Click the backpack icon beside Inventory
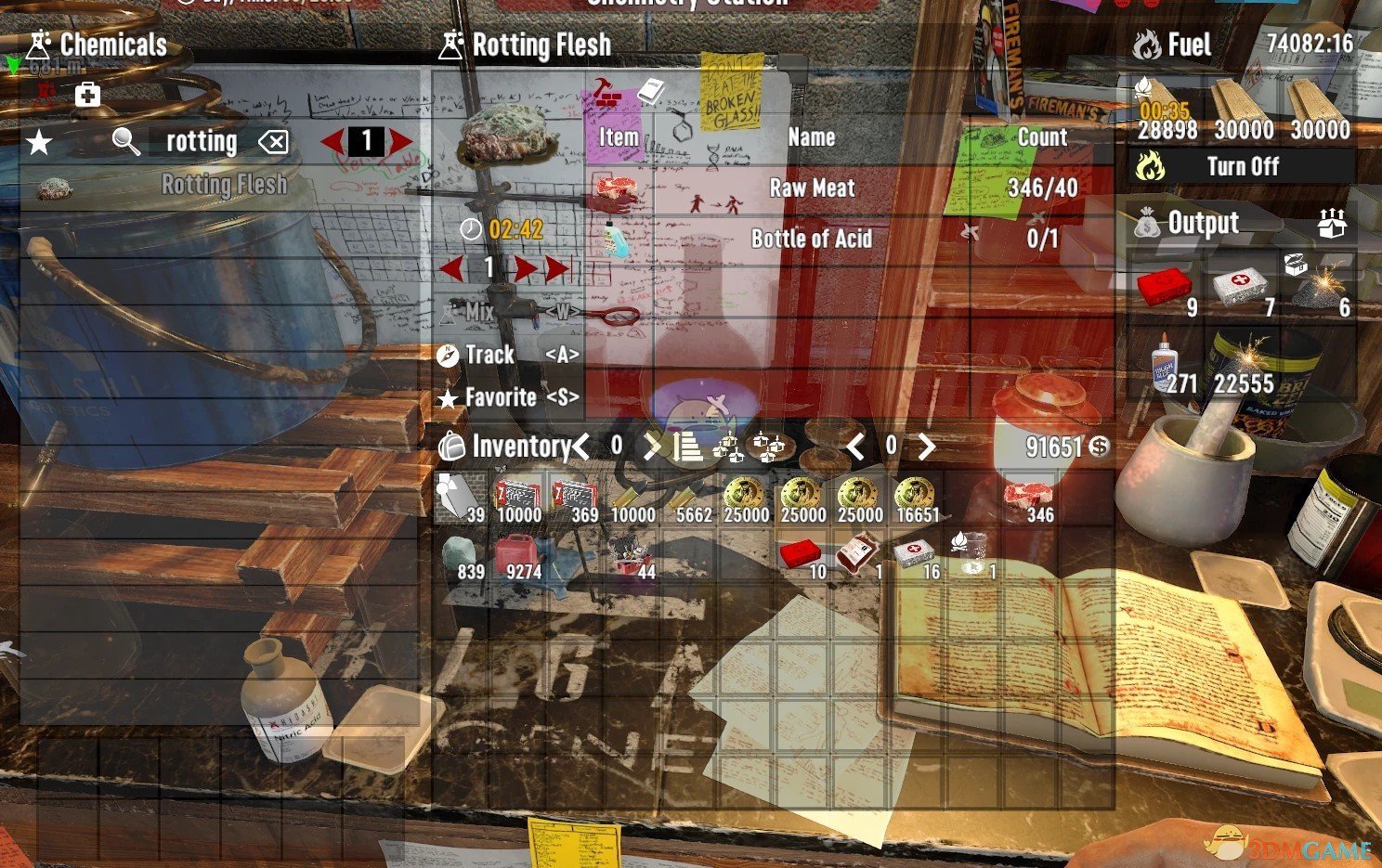Viewport: 1382px width, 868px height. tap(450, 447)
